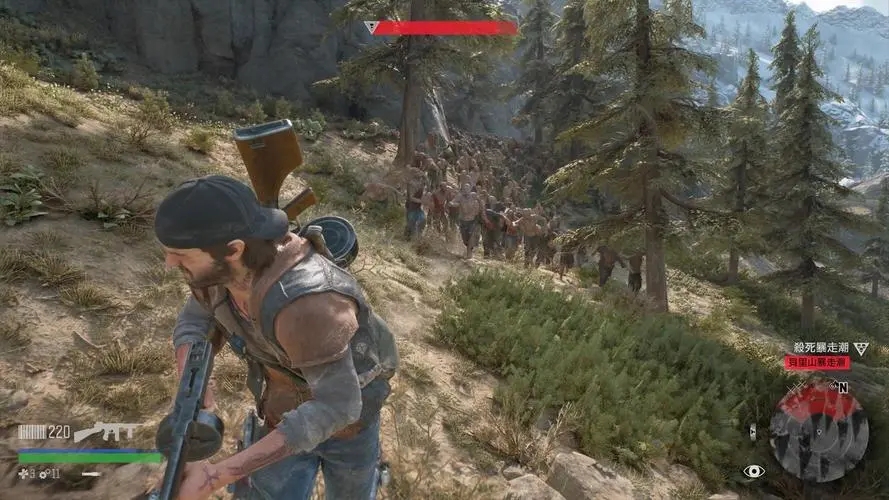The width and height of the screenshot is (889, 500).
Task: Select the melee weapon icon under stamina bar
Action: (x=91, y=473)
